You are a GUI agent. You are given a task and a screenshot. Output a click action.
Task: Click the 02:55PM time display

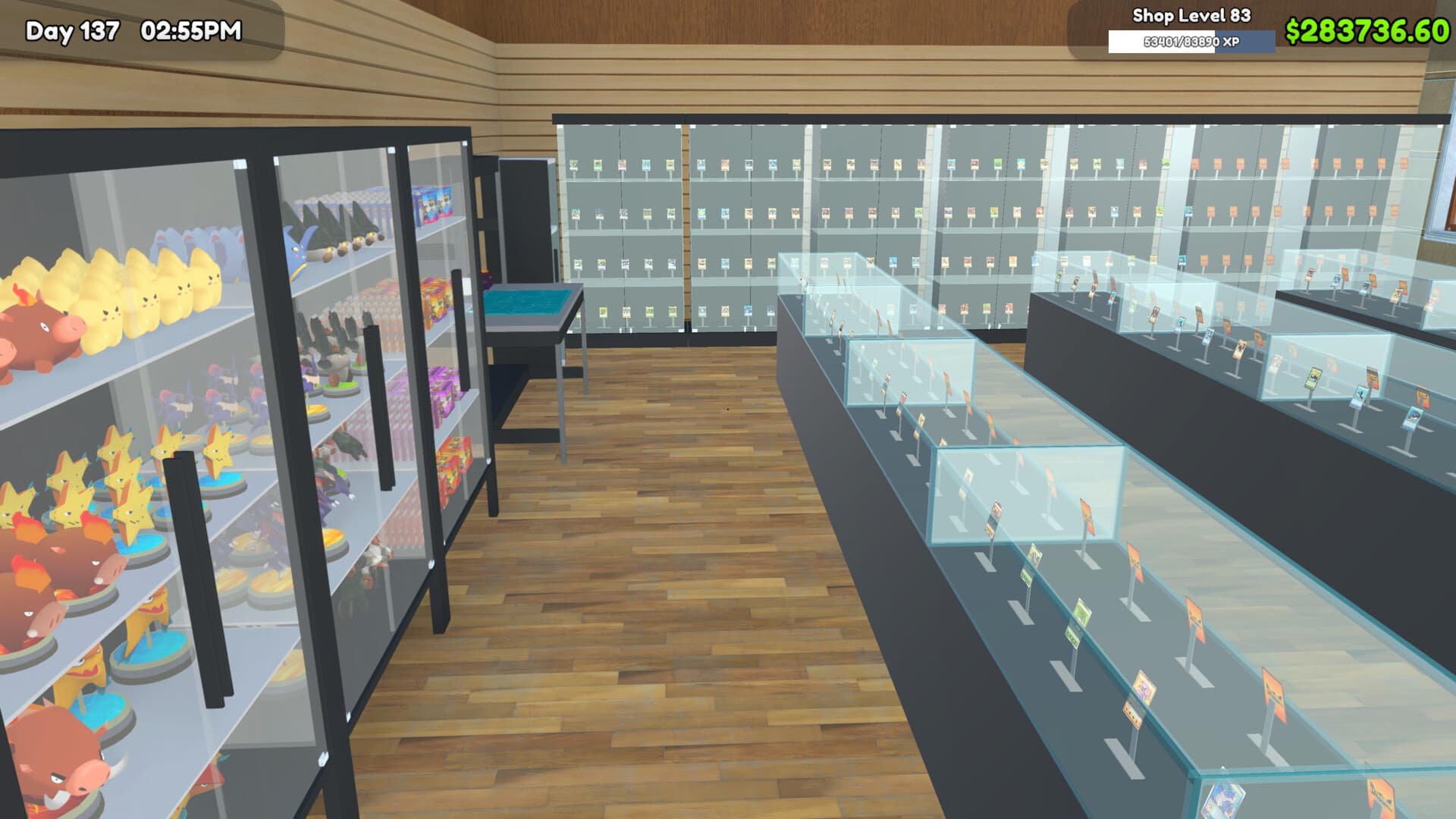pyautogui.click(x=191, y=30)
